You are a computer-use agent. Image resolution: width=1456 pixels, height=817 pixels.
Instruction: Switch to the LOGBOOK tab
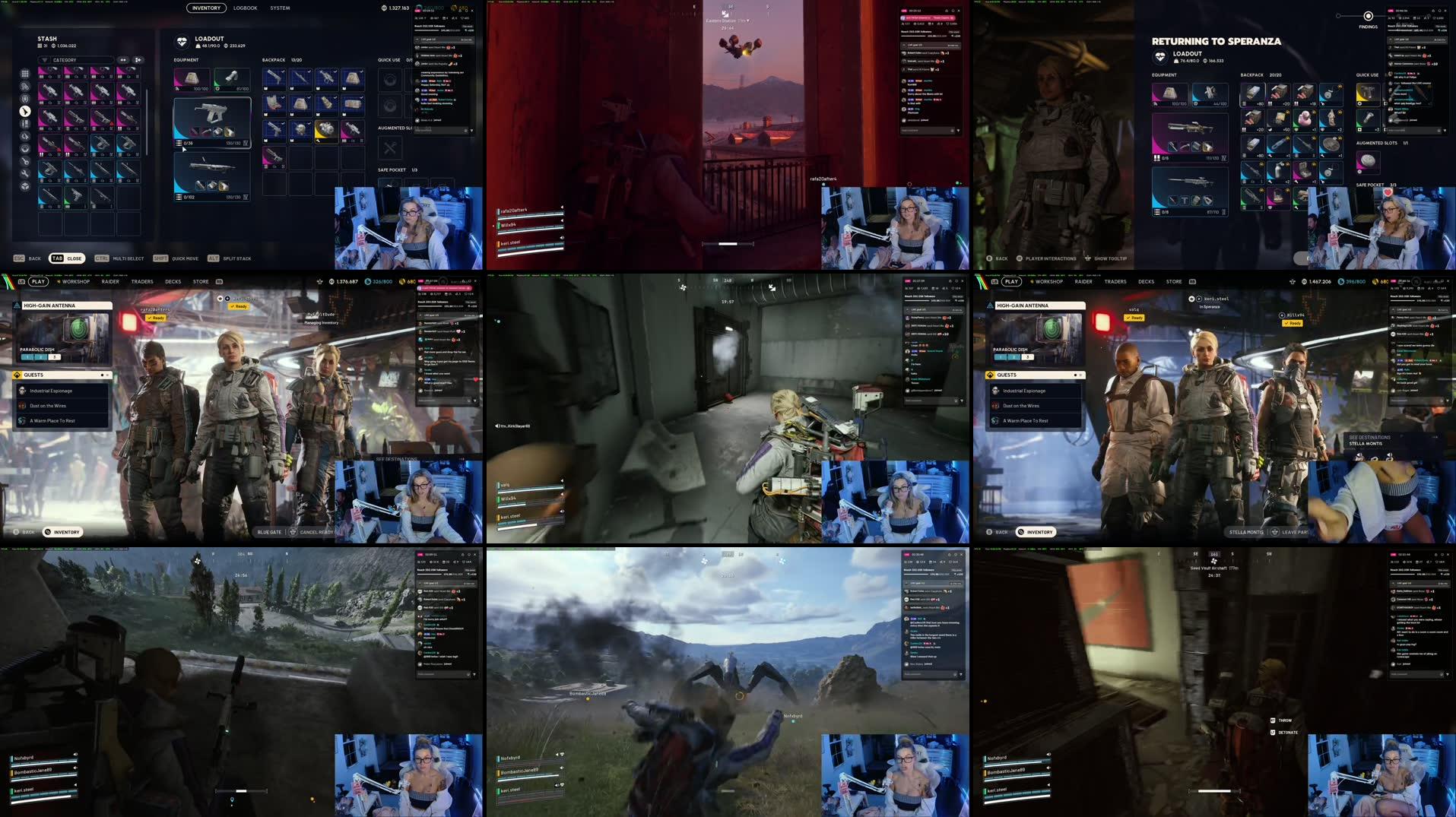click(x=245, y=8)
